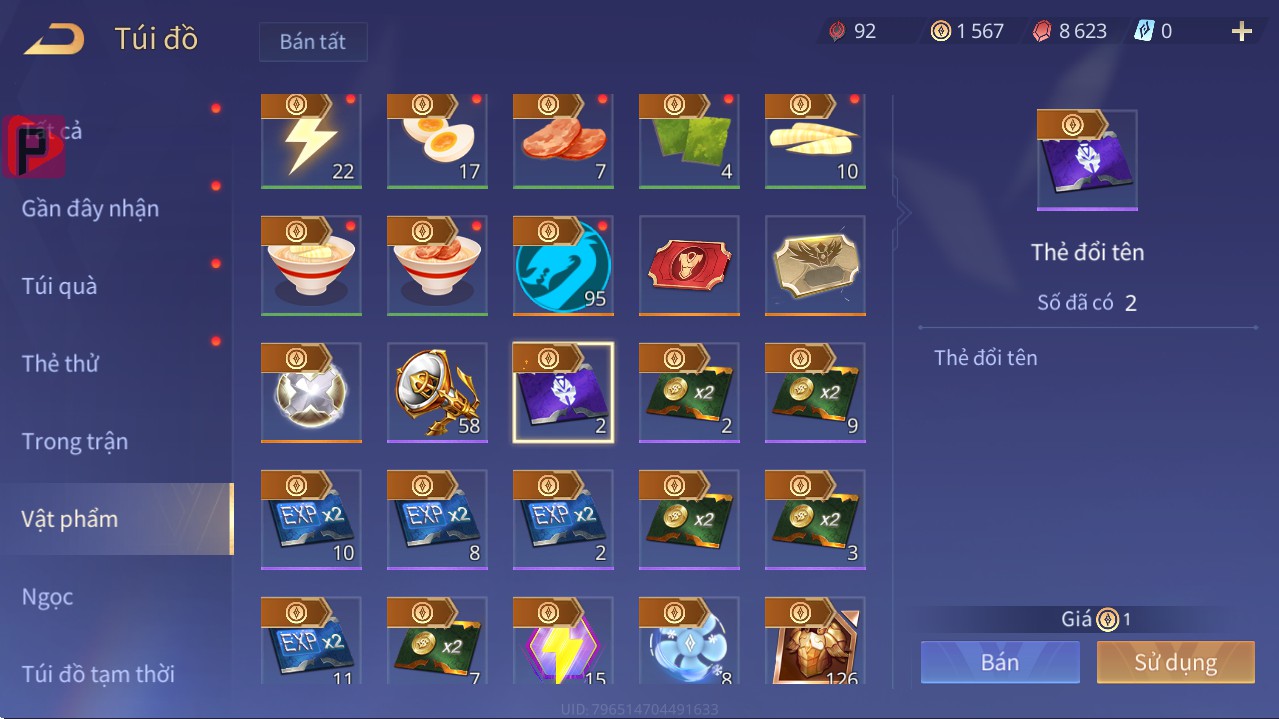This screenshot has width=1279, height=719.
Task: Go back using the return arrow
Action: click(55, 40)
